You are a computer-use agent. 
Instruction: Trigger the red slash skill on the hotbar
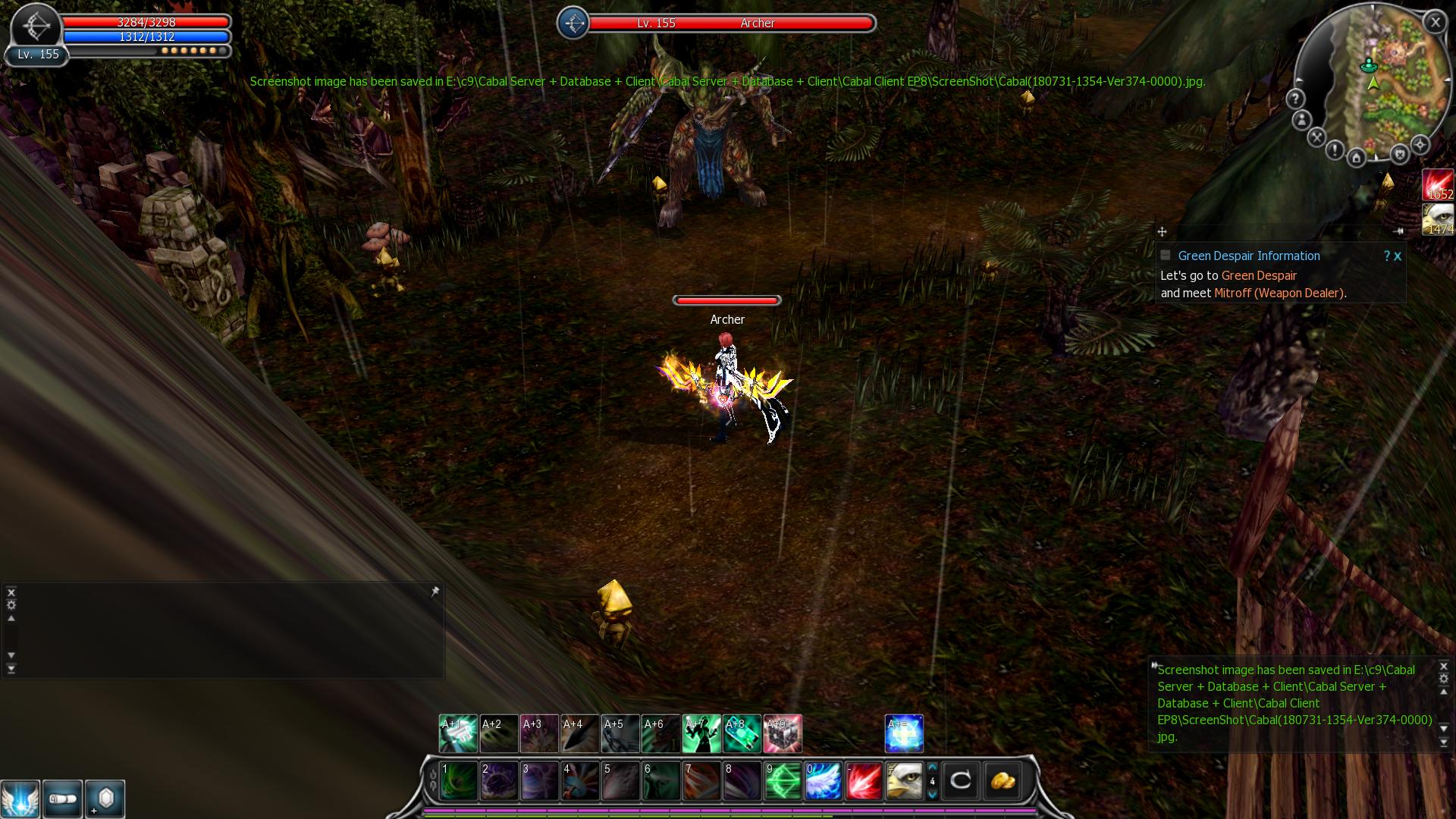864,780
